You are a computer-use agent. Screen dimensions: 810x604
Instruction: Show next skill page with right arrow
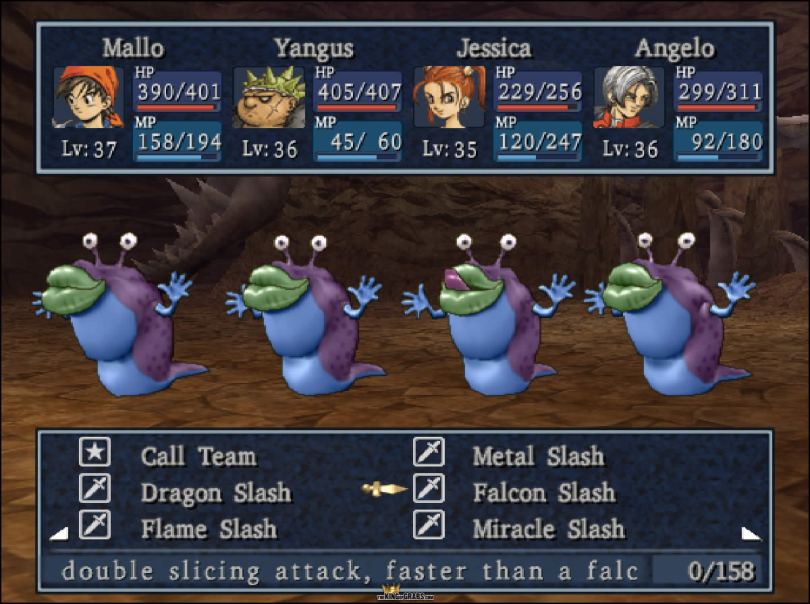pos(750,533)
